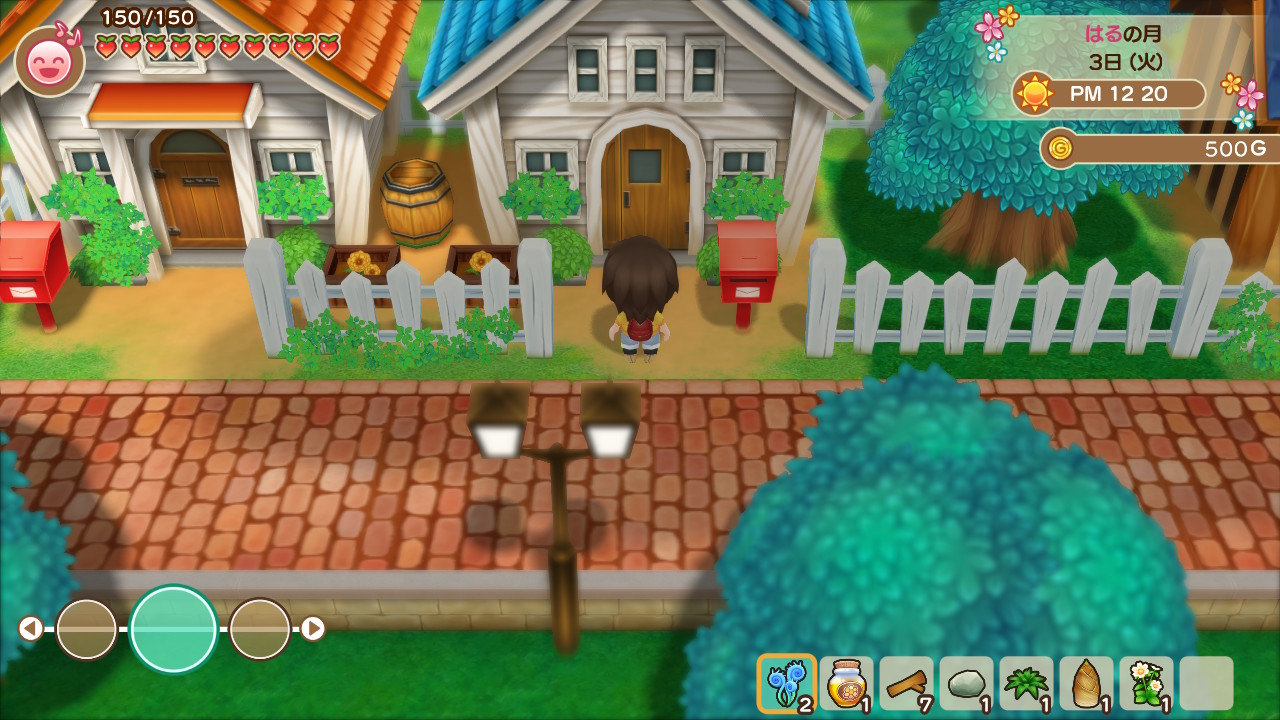The width and height of the screenshot is (1280, 720).
Task: Choose the bamboo shoot slot
Action: click(1086, 683)
